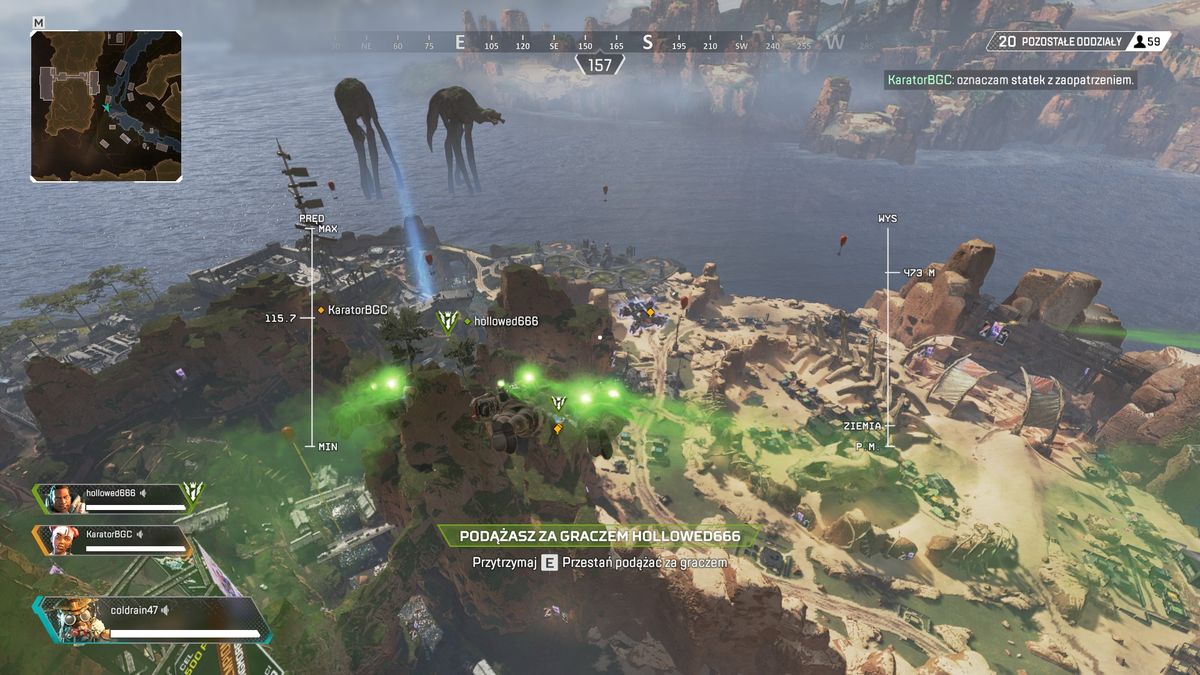Open the minimap in the corner

(106, 105)
